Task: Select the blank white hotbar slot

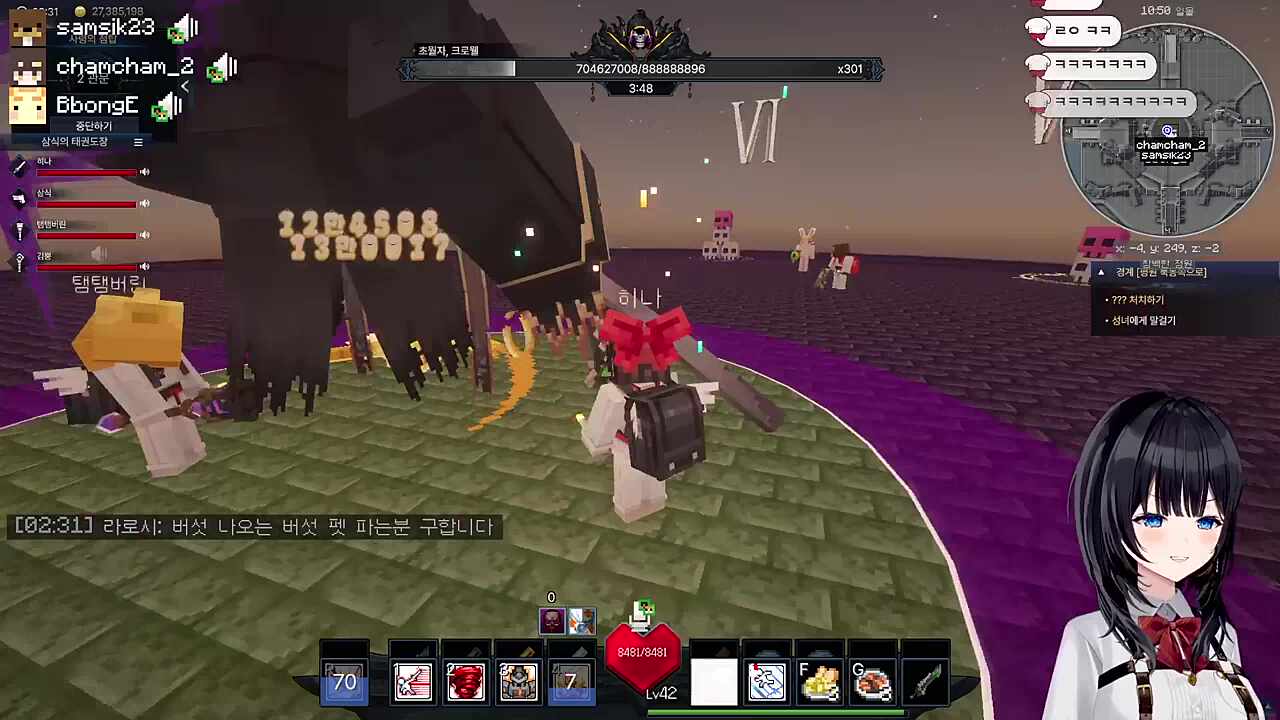Action: (x=714, y=682)
